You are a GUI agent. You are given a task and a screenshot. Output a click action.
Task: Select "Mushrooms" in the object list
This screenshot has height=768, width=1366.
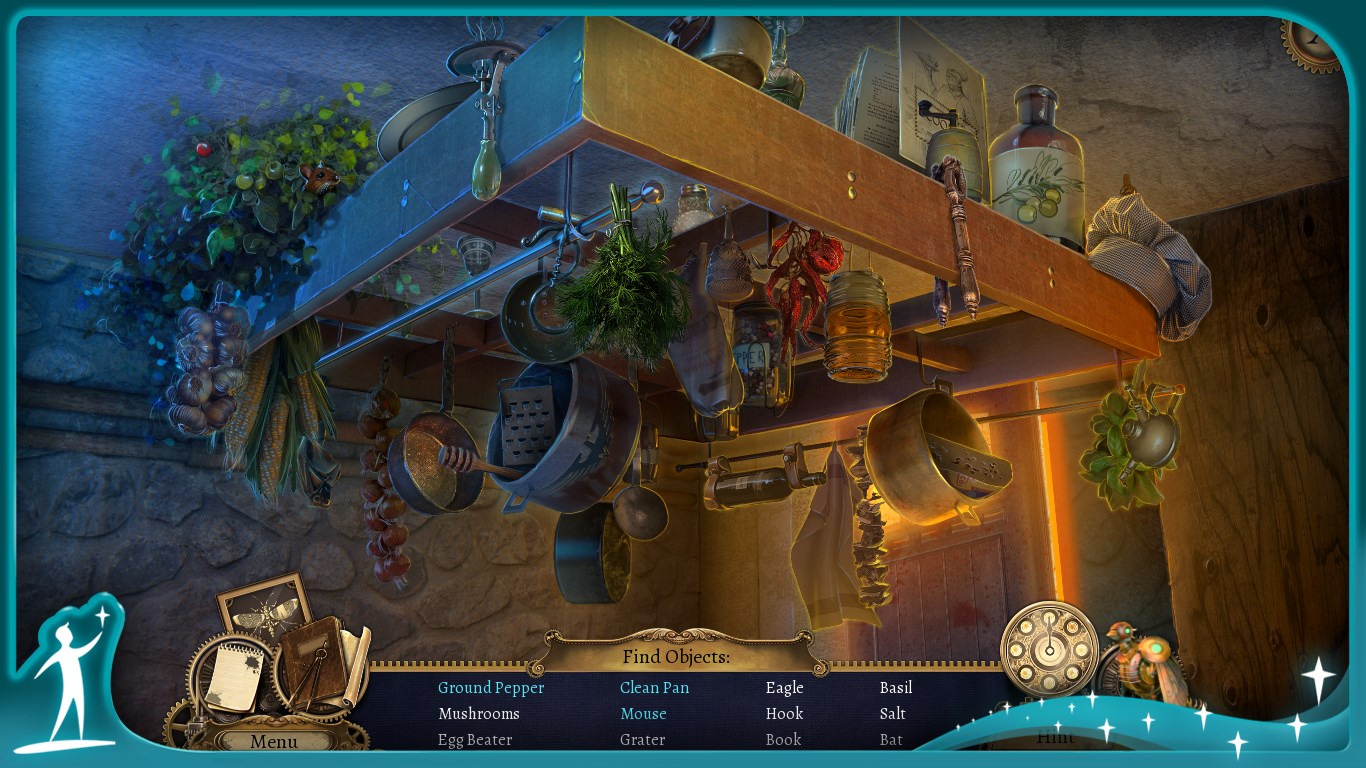(478, 714)
